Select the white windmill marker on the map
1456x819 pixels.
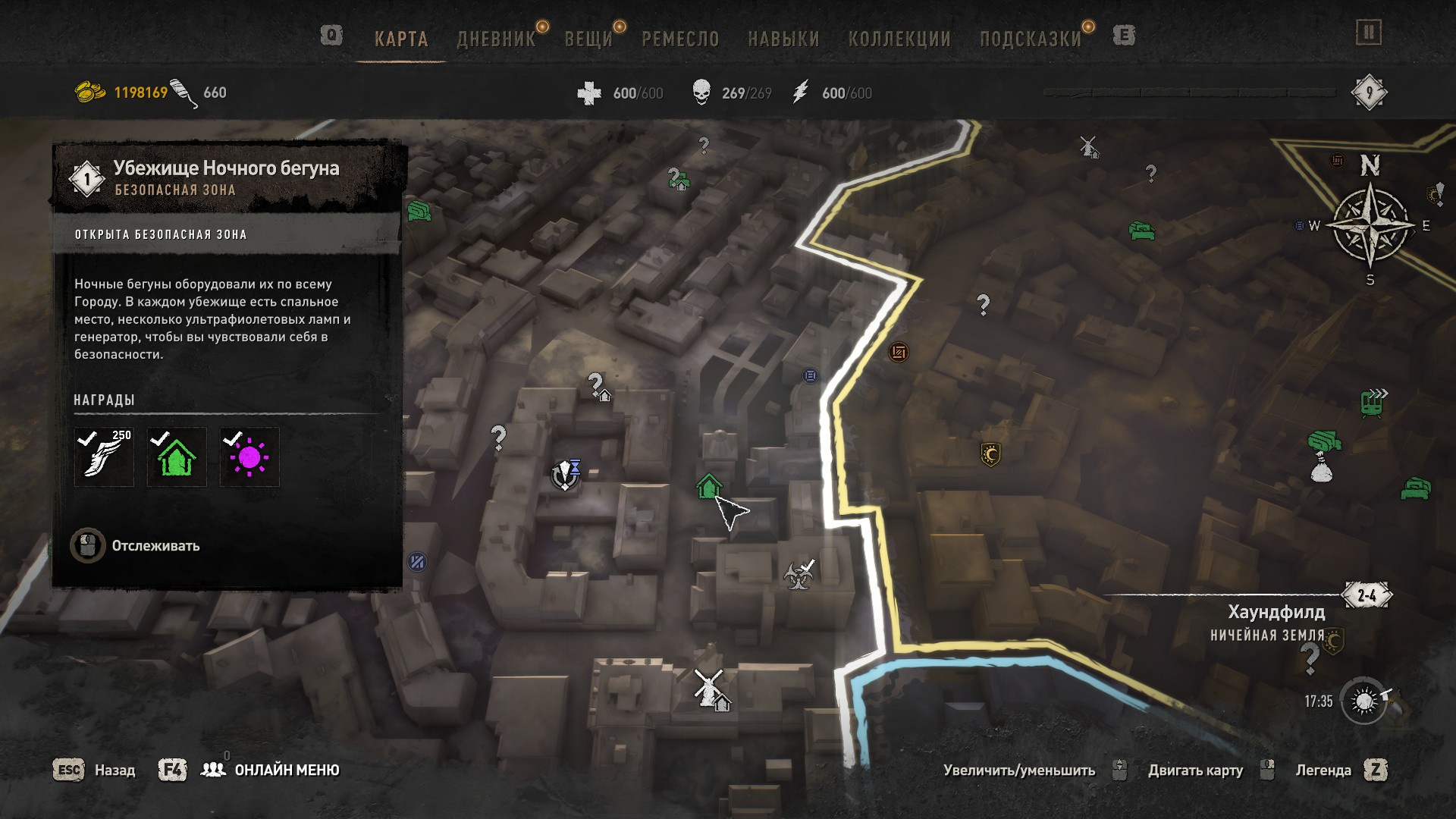[x=709, y=687]
